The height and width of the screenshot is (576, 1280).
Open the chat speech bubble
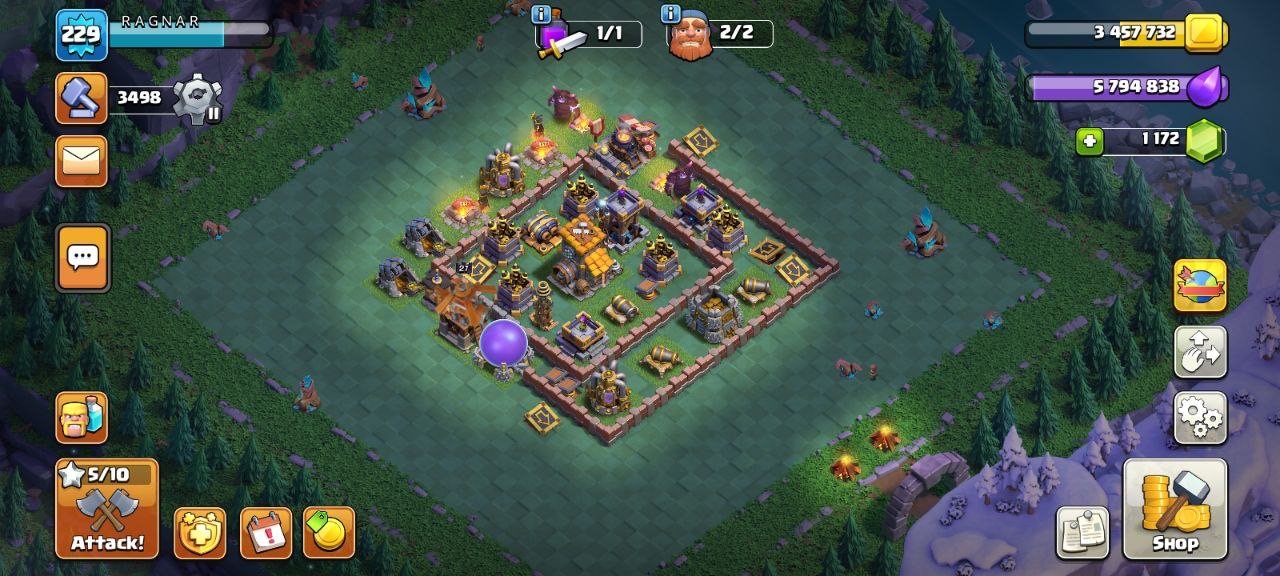point(82,258)
